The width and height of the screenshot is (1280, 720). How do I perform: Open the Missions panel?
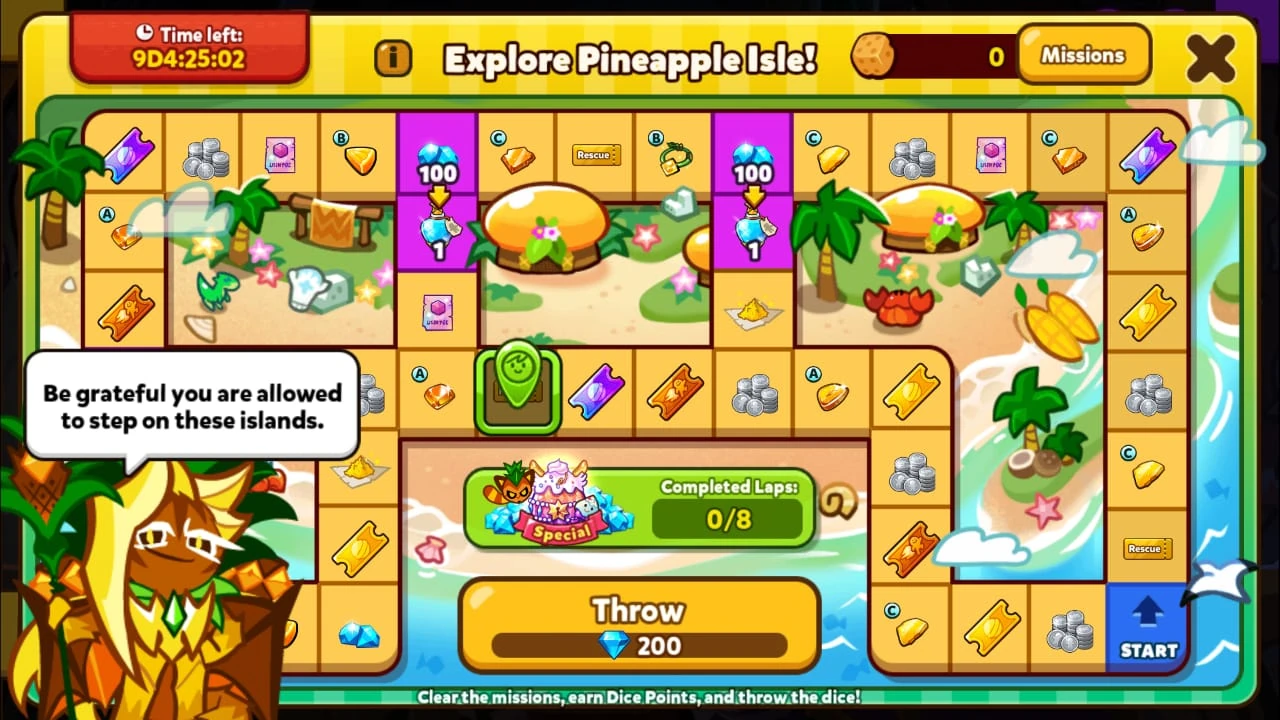coord(1085,55)
